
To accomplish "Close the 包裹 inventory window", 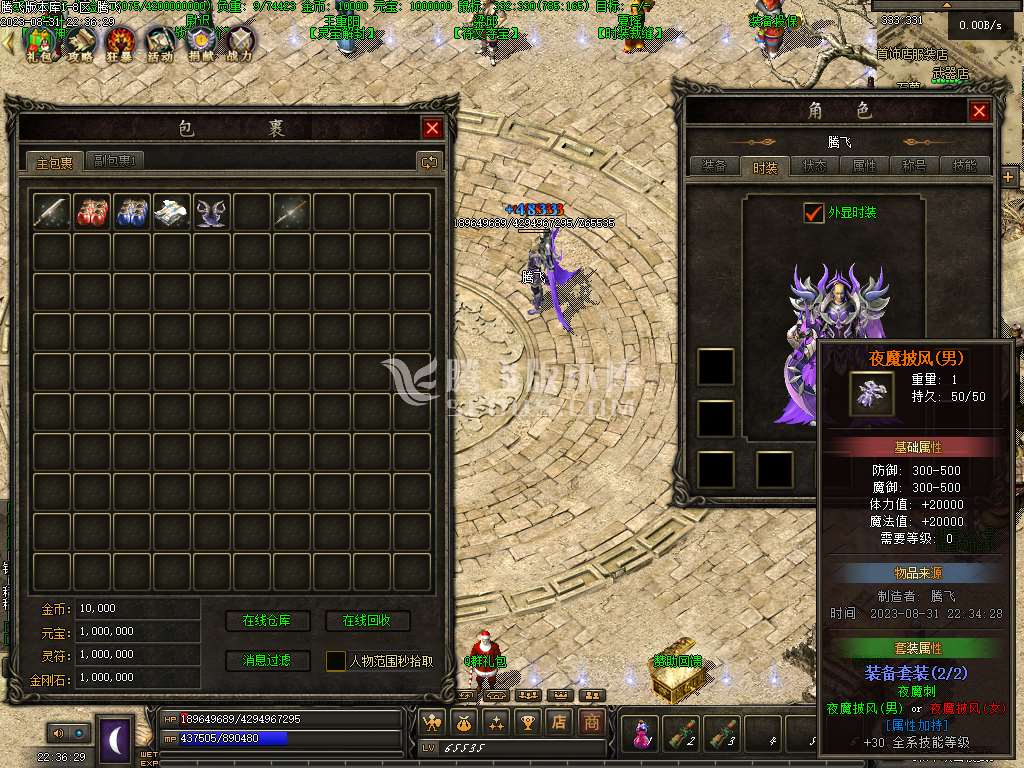I will [x=432, y=128].
